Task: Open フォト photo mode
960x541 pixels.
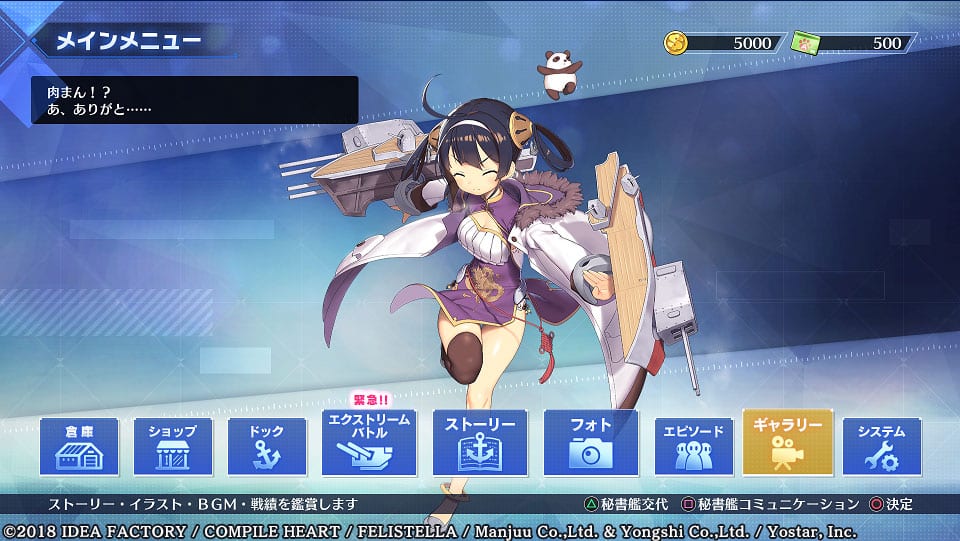Action: coord(590,443)
